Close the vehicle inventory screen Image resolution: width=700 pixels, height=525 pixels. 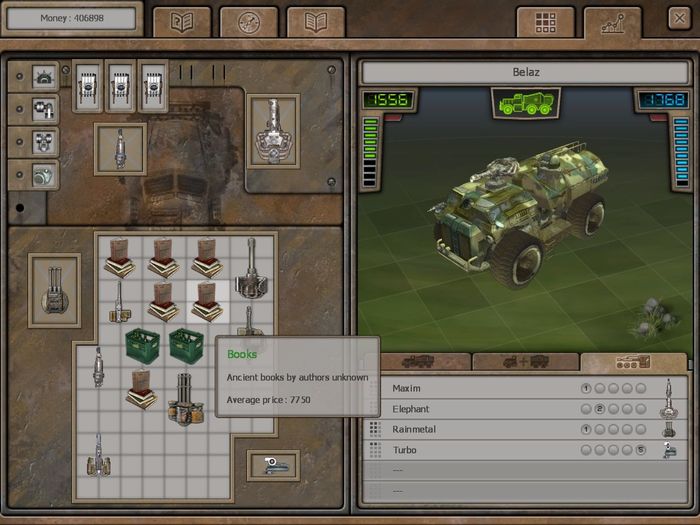pos(679,20)
